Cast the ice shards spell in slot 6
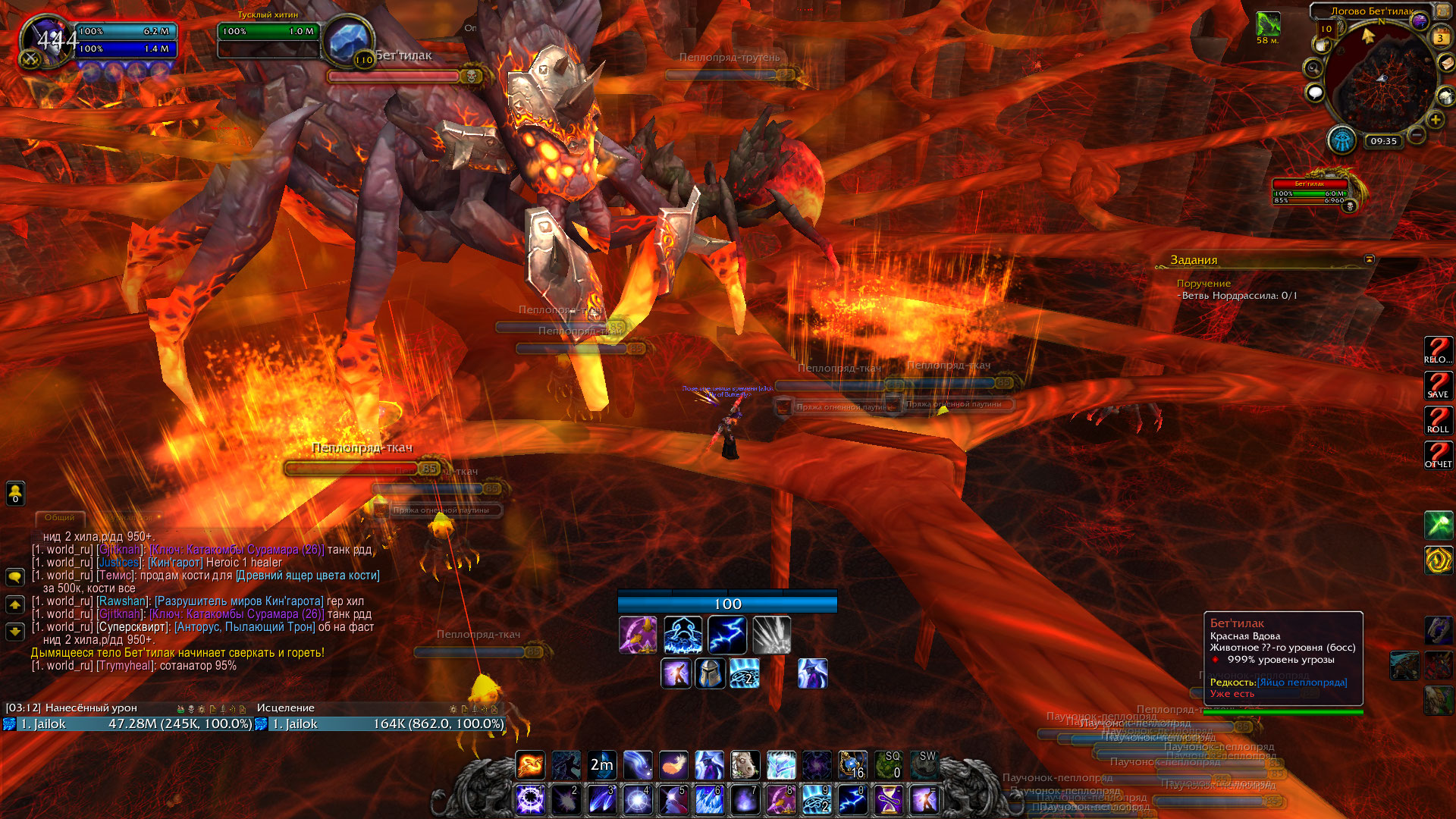 coord(709,800)
